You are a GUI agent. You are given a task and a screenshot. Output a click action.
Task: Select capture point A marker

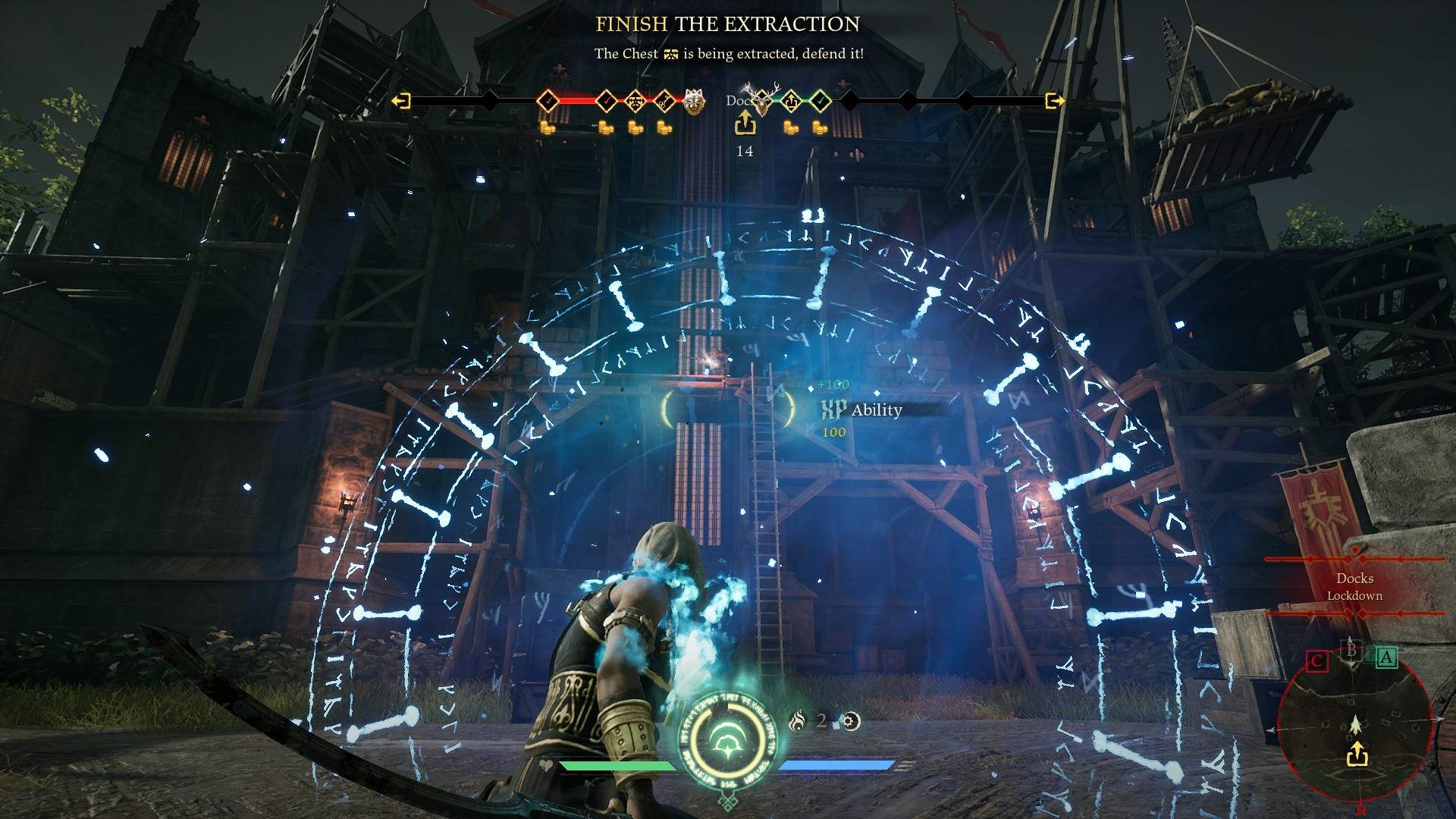point(1386,657)
